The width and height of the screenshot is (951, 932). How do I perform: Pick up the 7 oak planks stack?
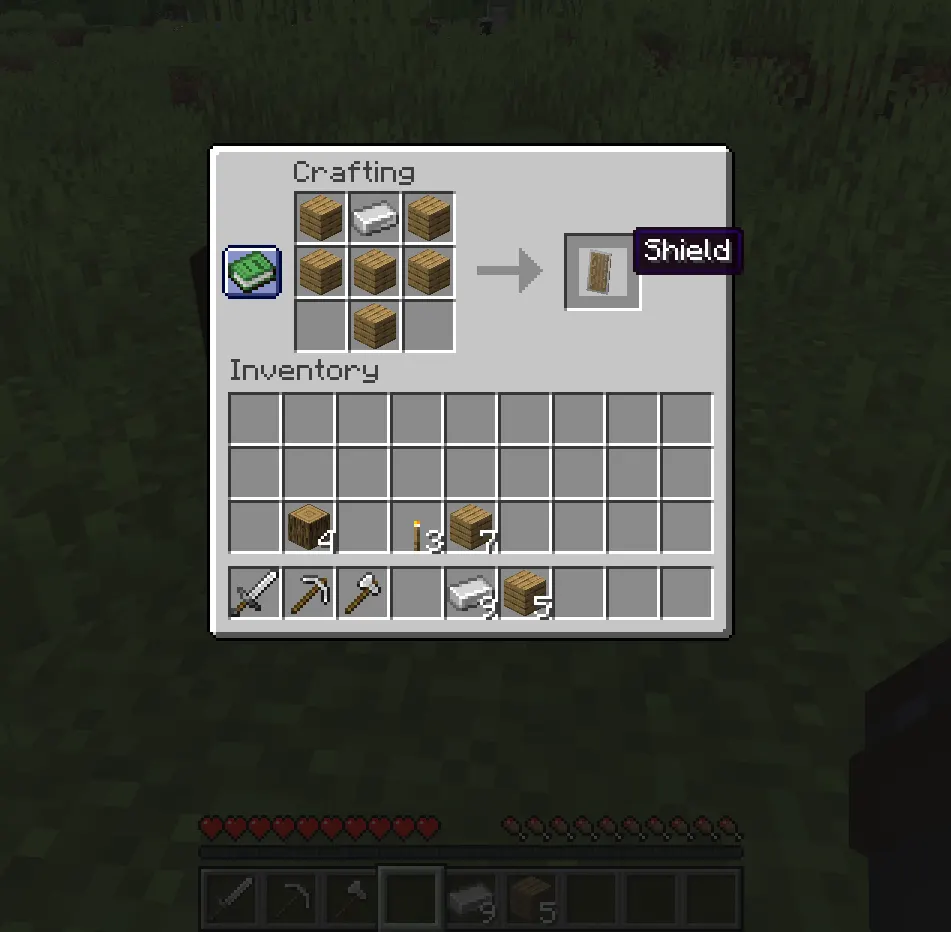(471, 527)
